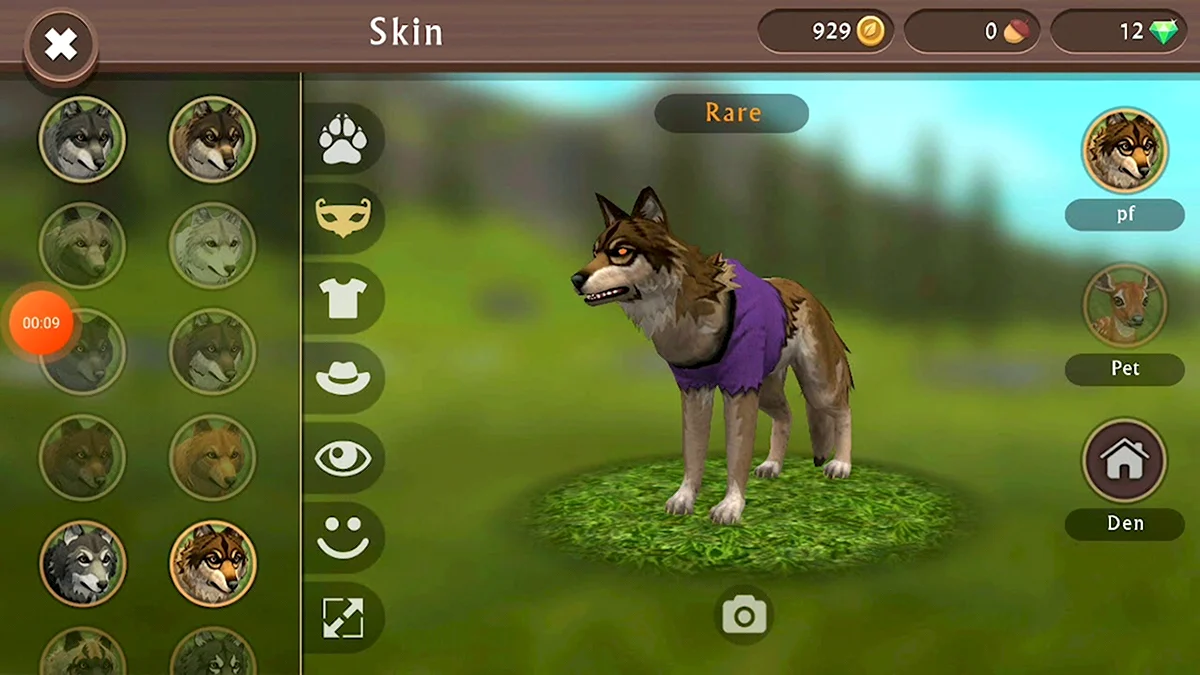1200x675 pixels.
Task: Open the eye customization category
Action: [343, 458]
